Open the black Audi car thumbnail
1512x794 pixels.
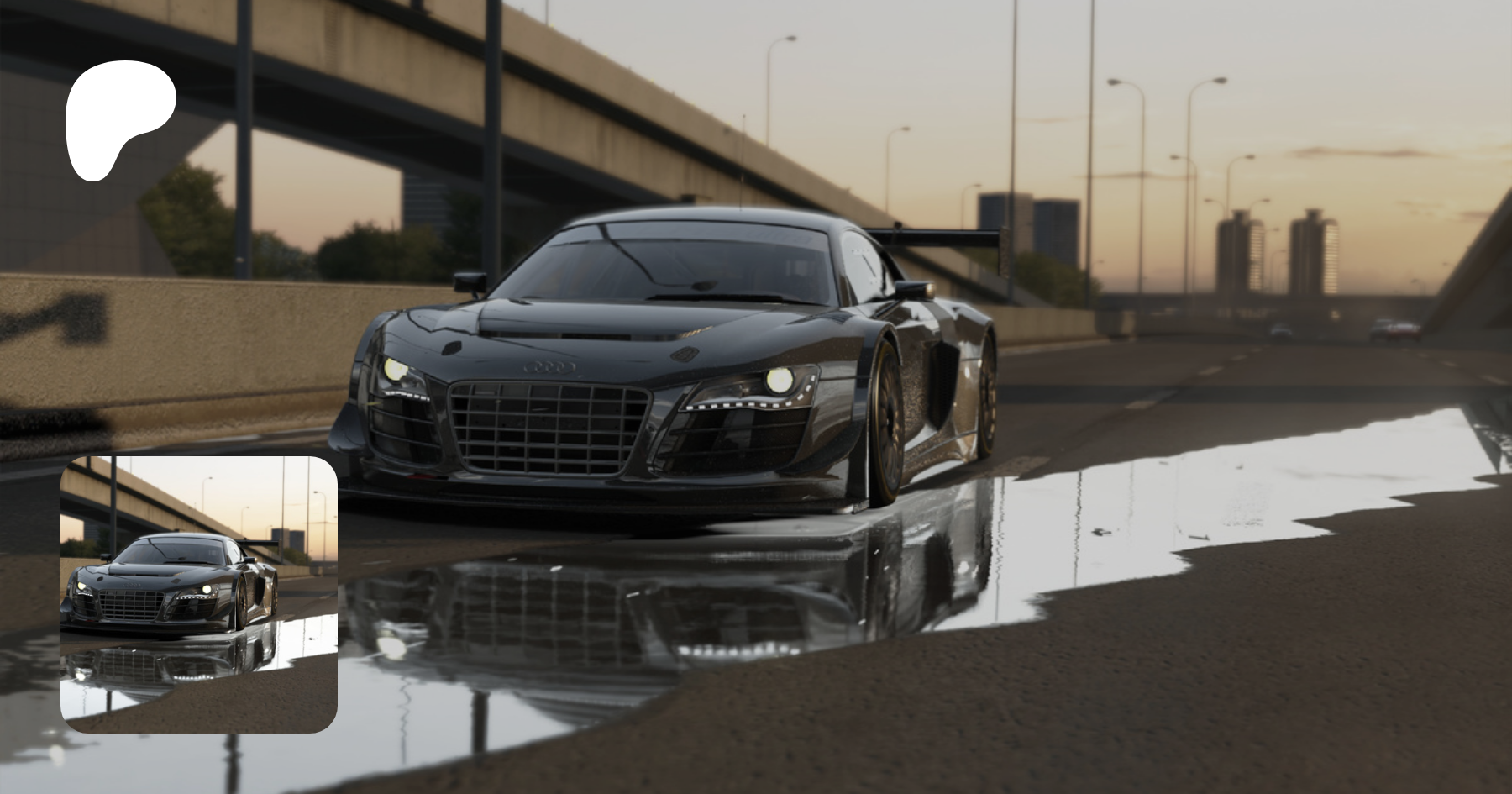click(x=199, y=594)
